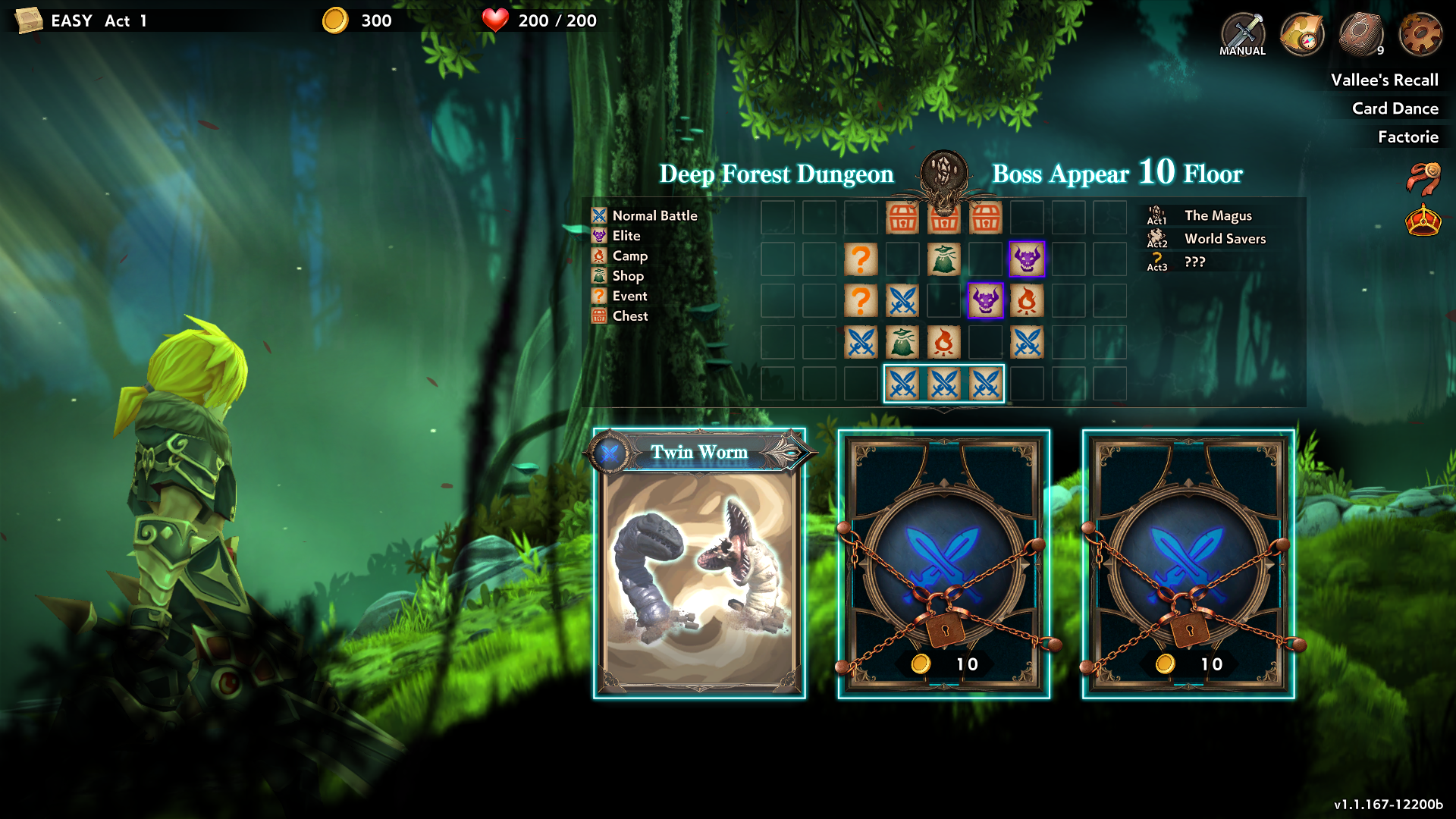Click the unknown Act 3 boss entry
This screenshot has width=1456, height=819.
click(1194, 262)
